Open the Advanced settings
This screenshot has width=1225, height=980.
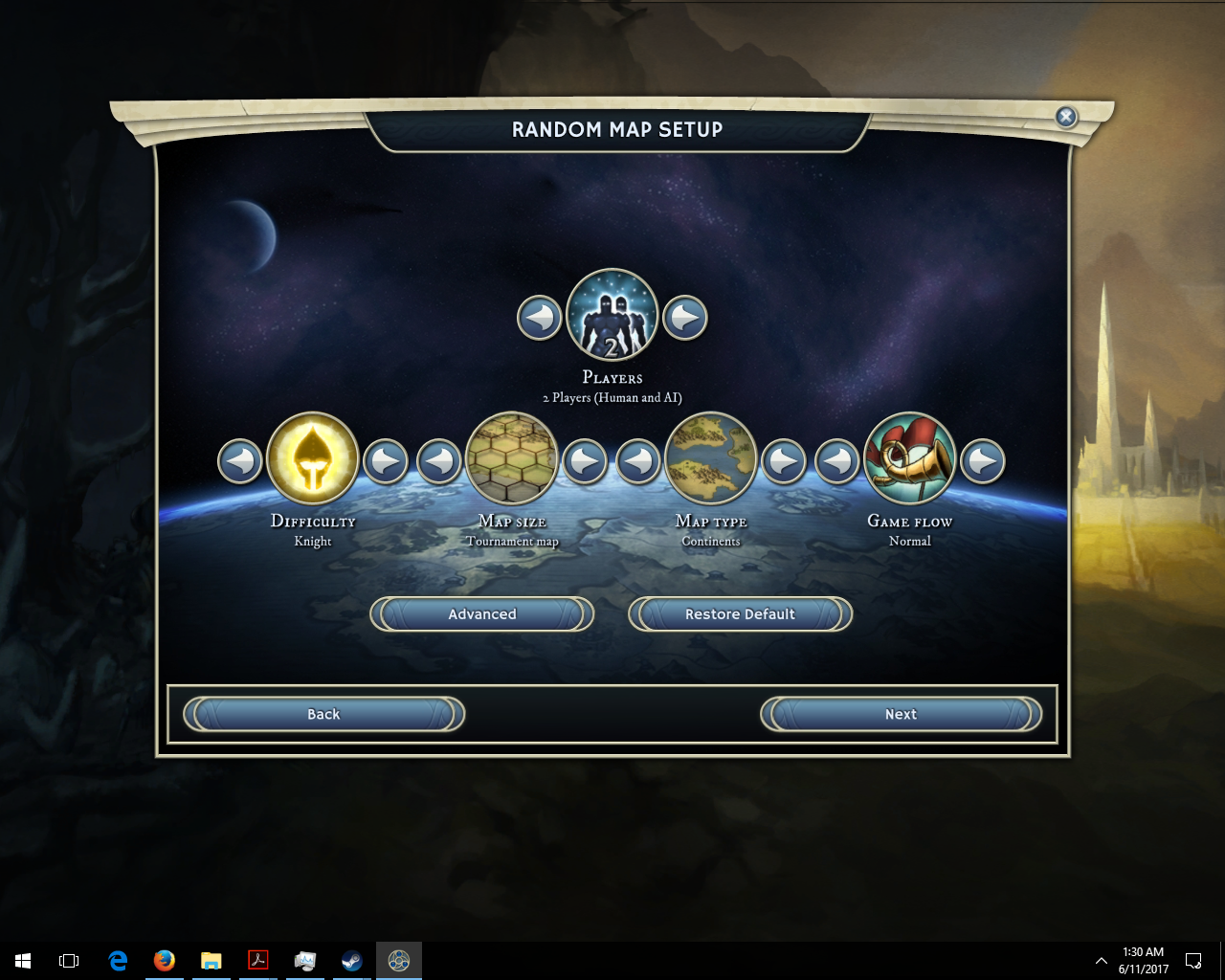click(x=482, y=614)
